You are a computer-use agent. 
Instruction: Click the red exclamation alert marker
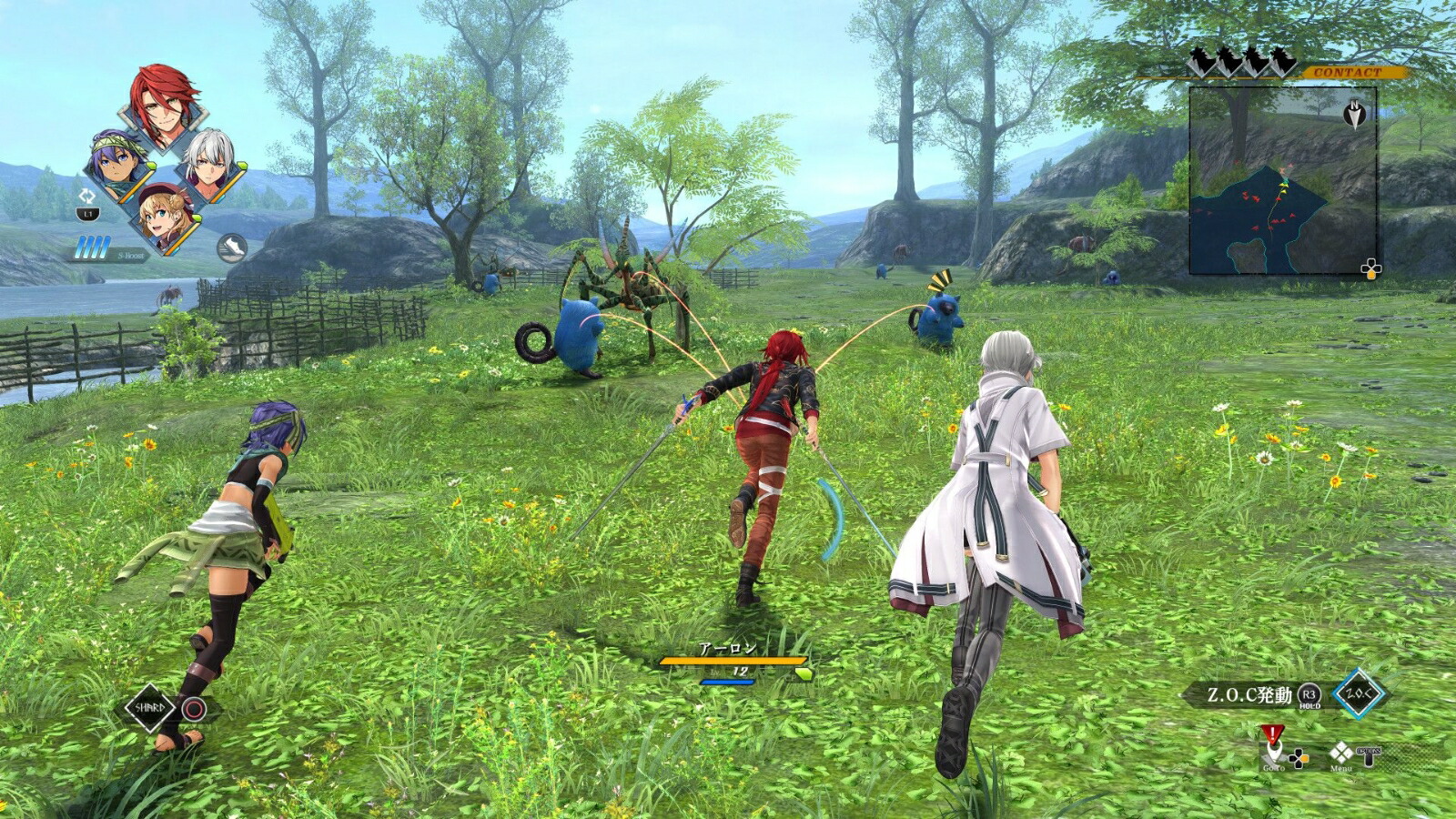coord(1272,733)
